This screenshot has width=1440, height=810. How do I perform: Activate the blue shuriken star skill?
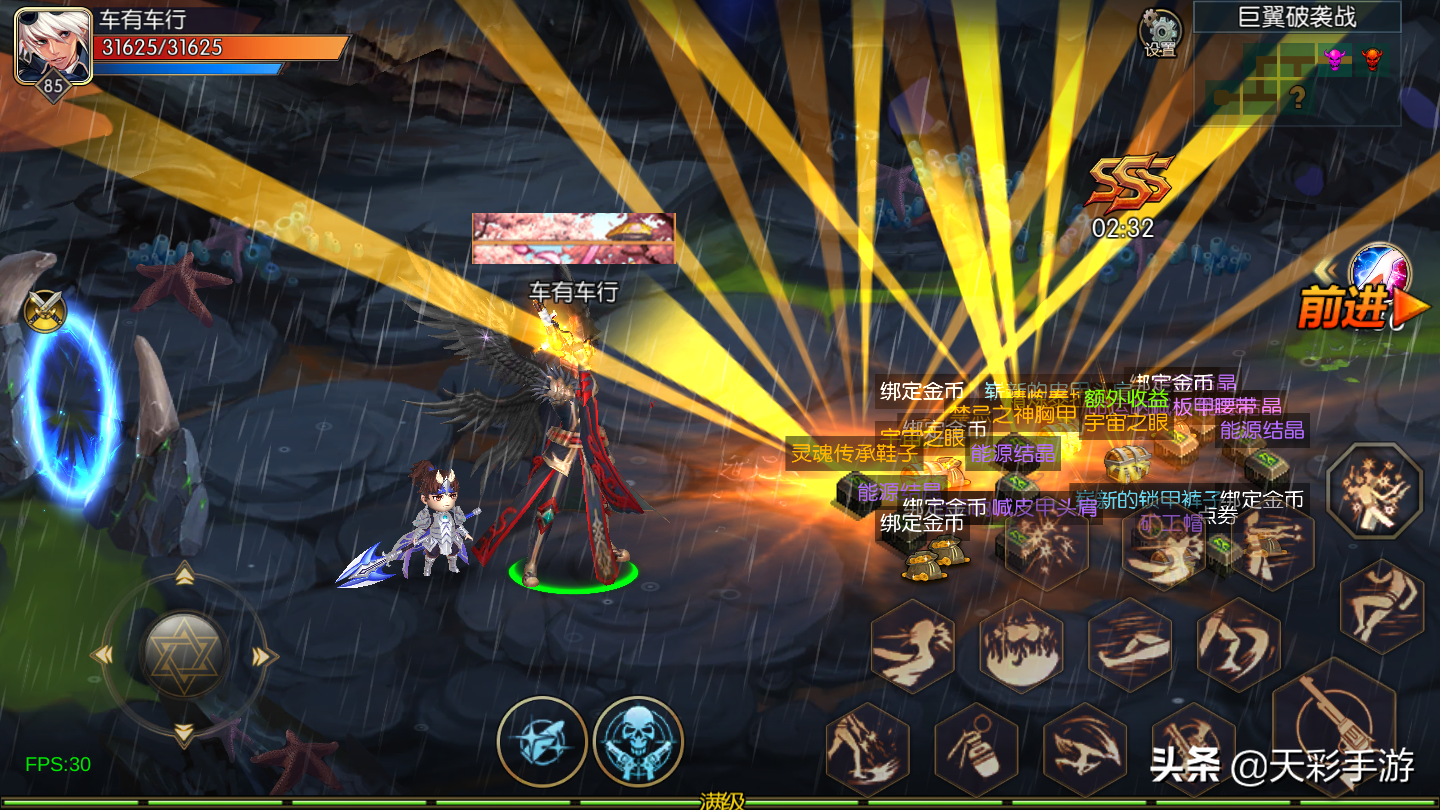coord(542,741)
